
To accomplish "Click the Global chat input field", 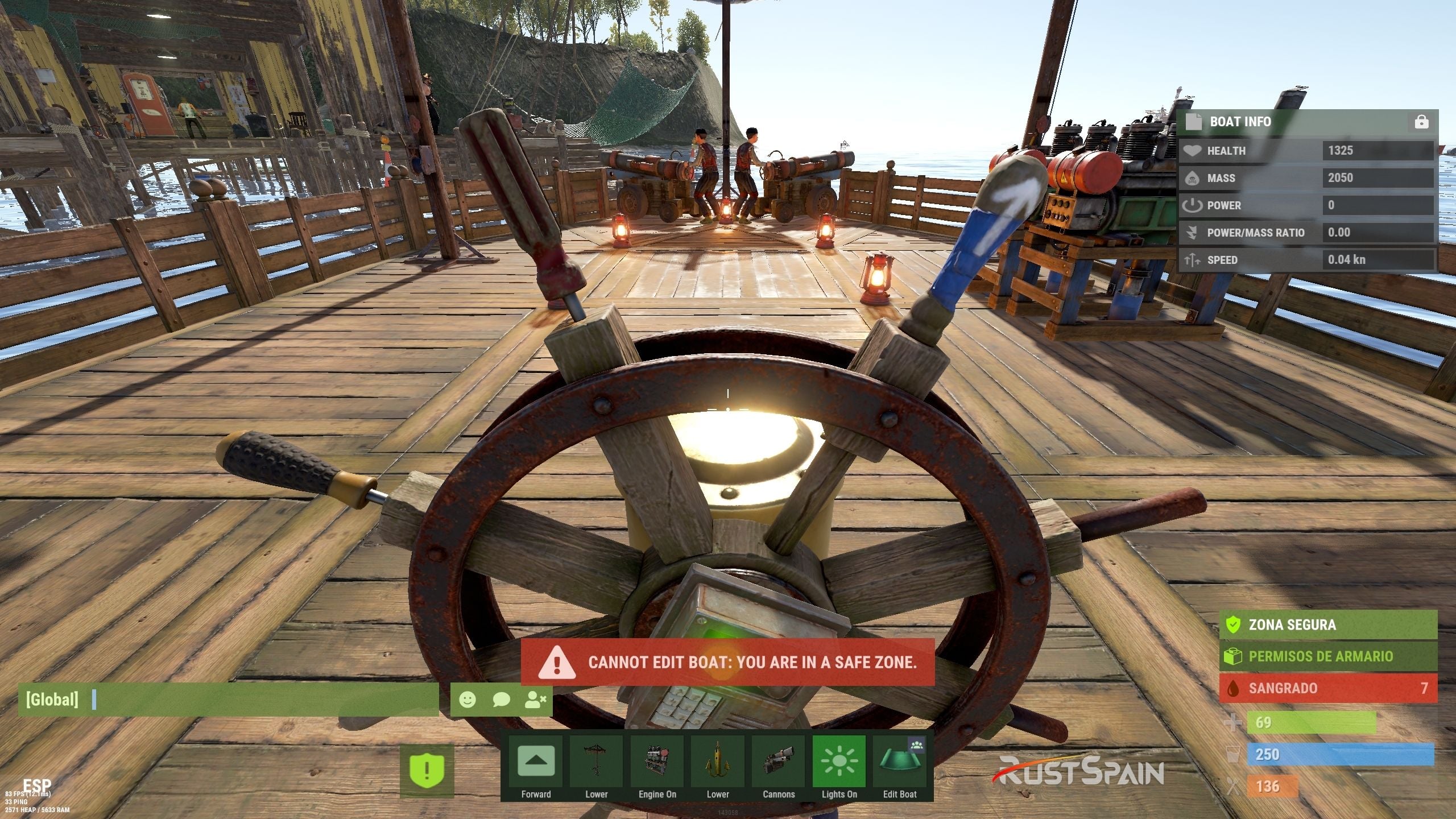I will pos(262,700).
